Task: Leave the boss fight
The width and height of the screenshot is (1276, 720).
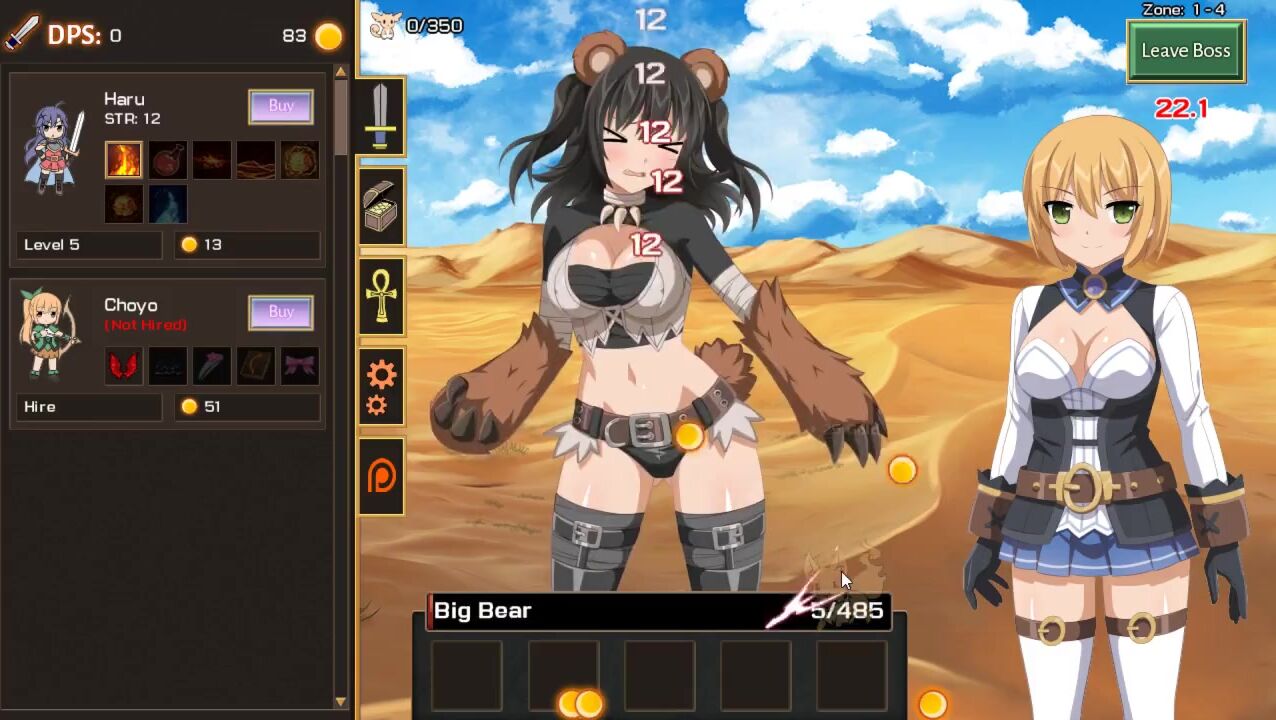Action: click(x=1185, y=51)
